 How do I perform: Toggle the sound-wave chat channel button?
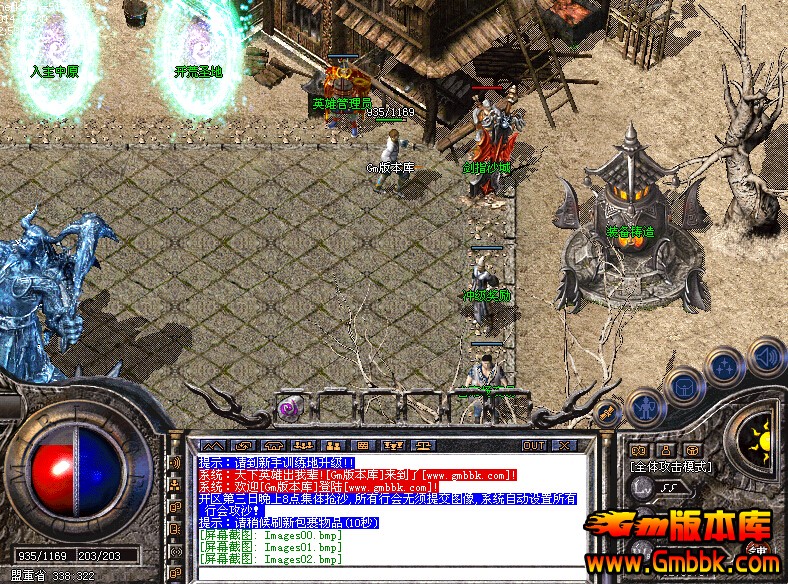[175, 464]
